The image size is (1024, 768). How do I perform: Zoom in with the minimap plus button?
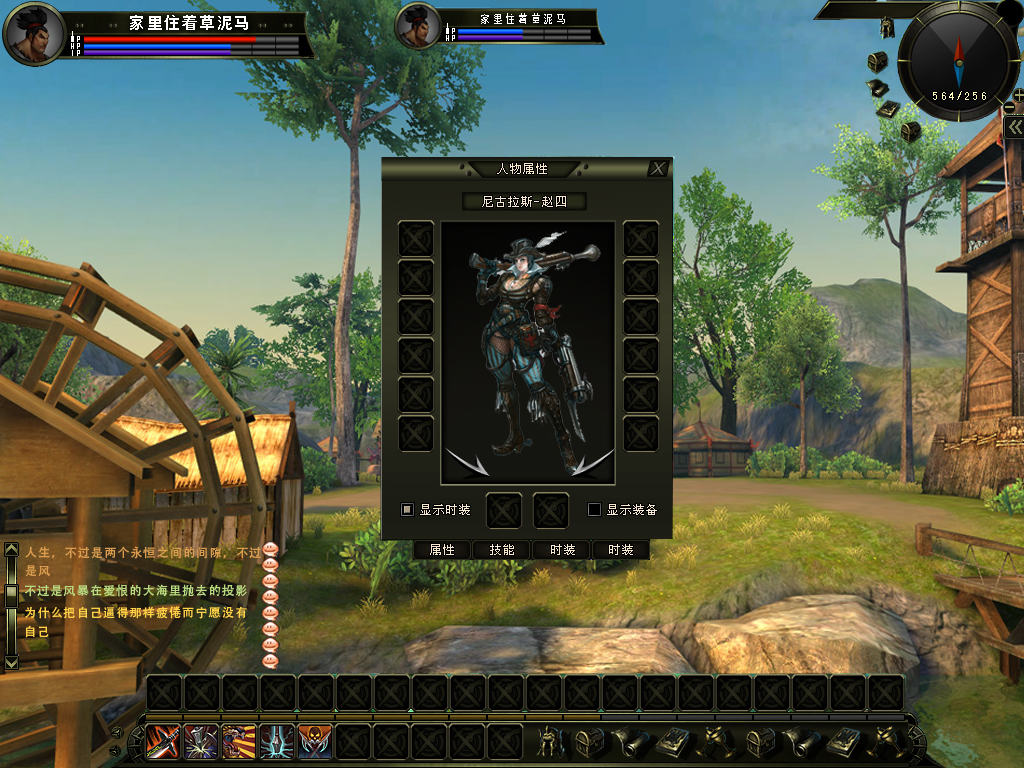[1018, 96]
